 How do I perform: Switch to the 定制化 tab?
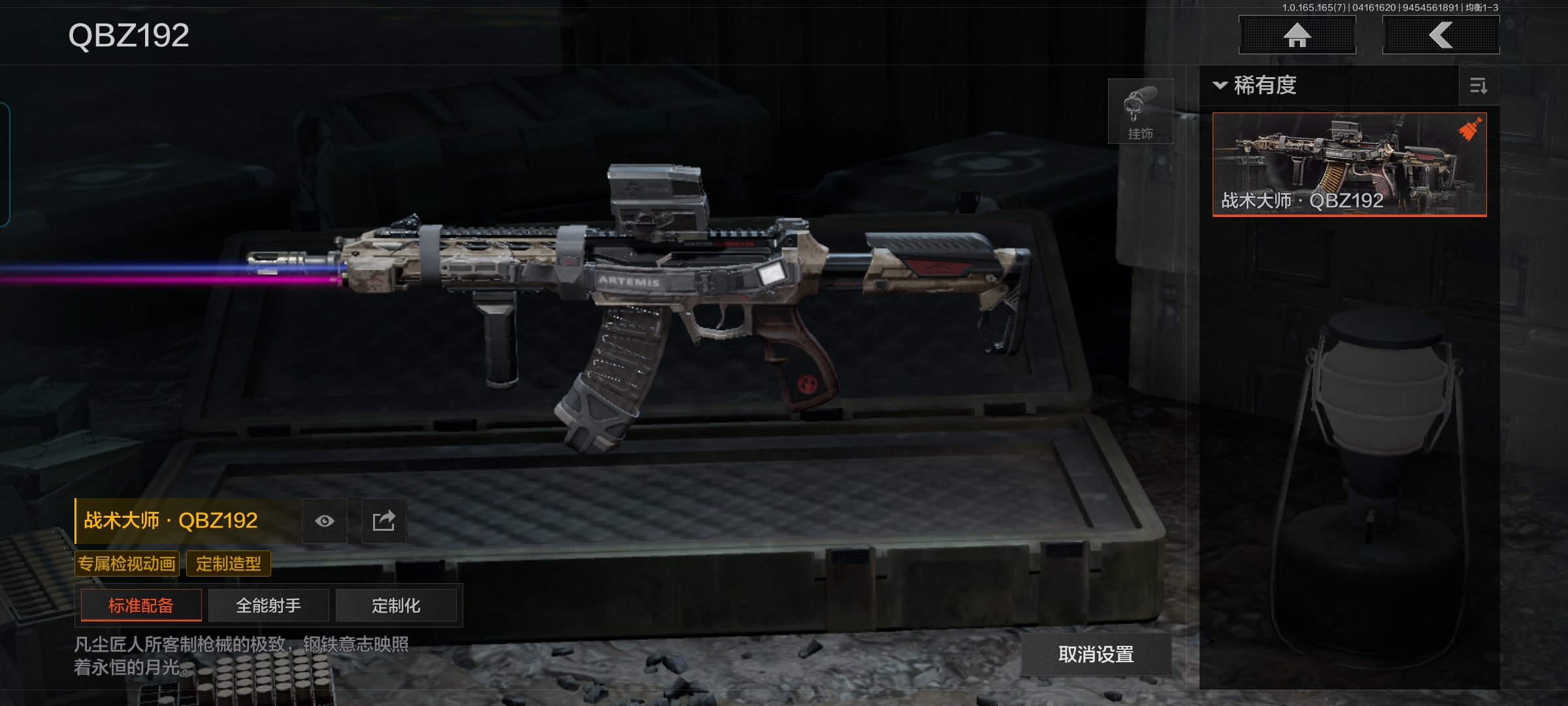[396, 605]
